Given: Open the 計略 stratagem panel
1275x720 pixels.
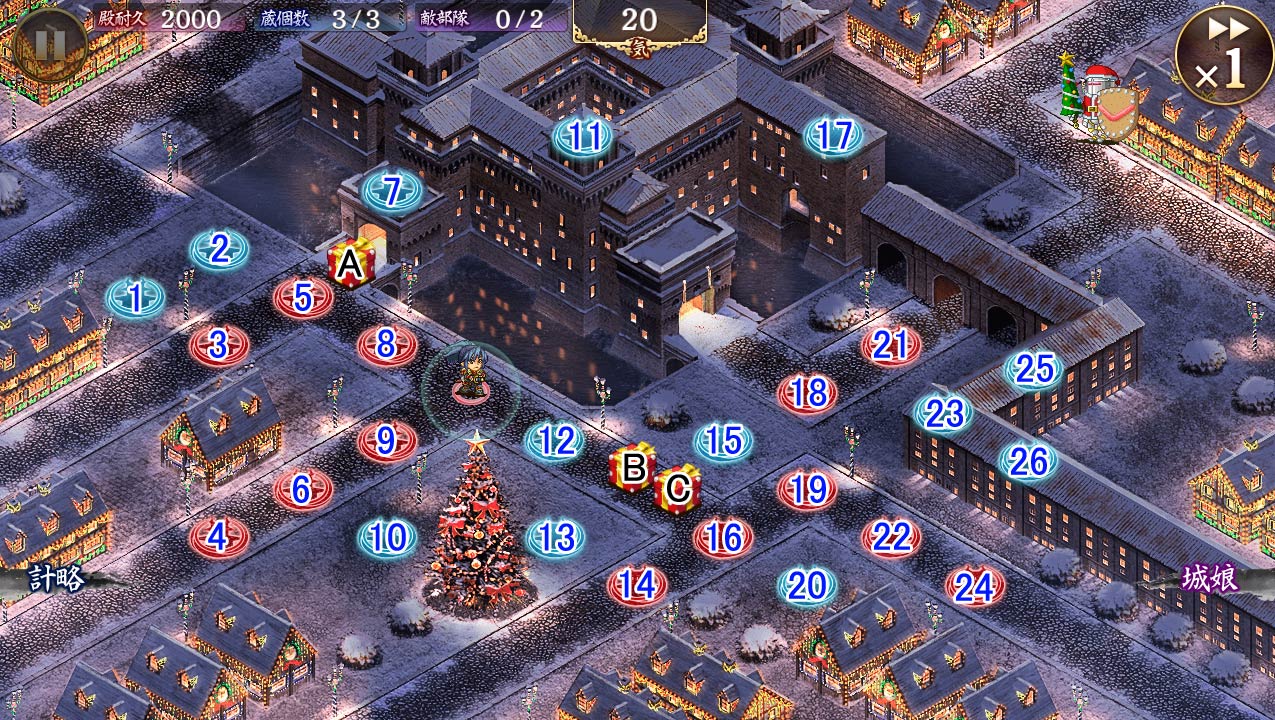Looking at the screenshot, I should click(55, 578).
